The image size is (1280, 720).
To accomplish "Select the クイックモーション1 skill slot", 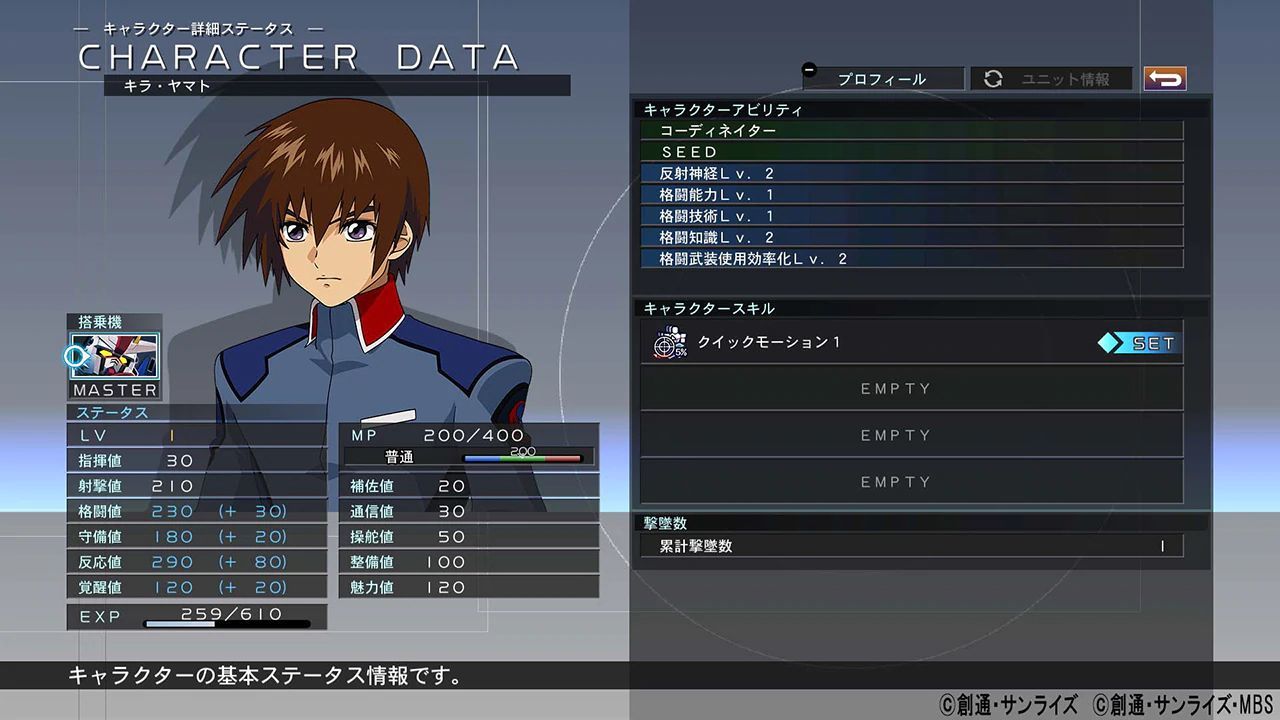I will (870, 343).
